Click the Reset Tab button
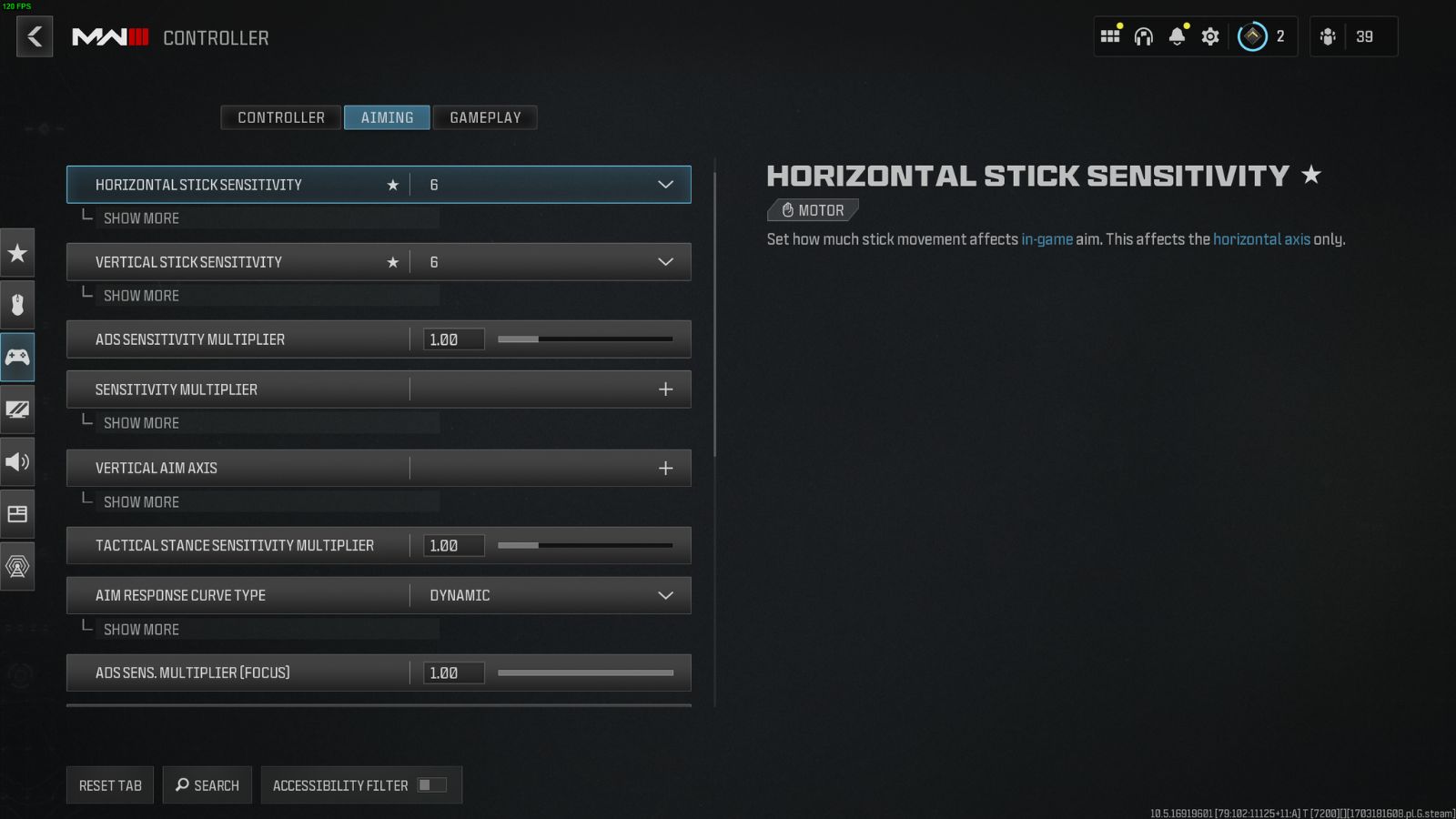This screenshot has height=819, width=1456. (x=109, y=784)
